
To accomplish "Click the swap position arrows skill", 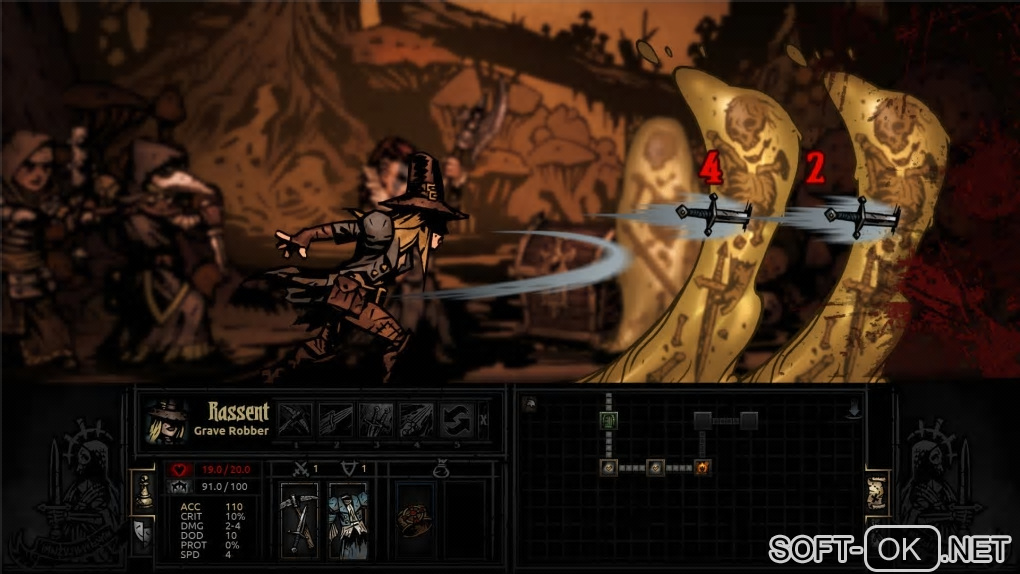I will tap(458, 418).
